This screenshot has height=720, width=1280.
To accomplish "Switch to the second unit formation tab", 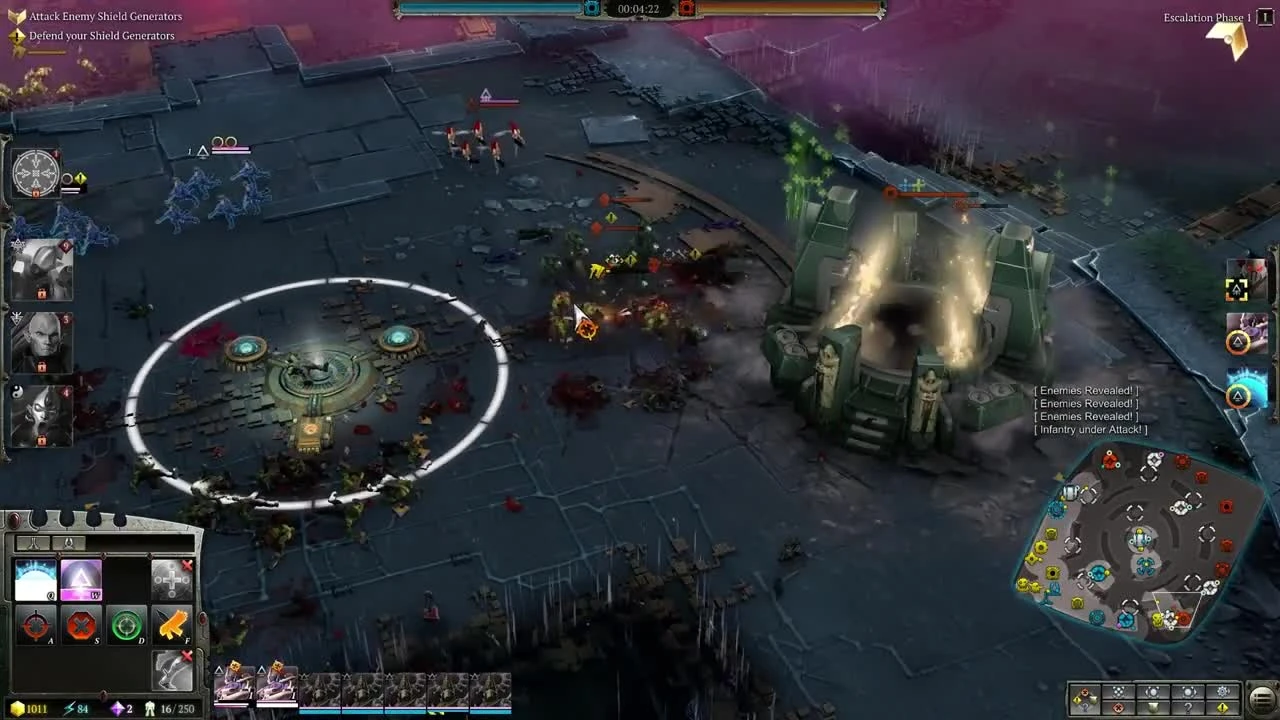I will (x=70, y=543).
